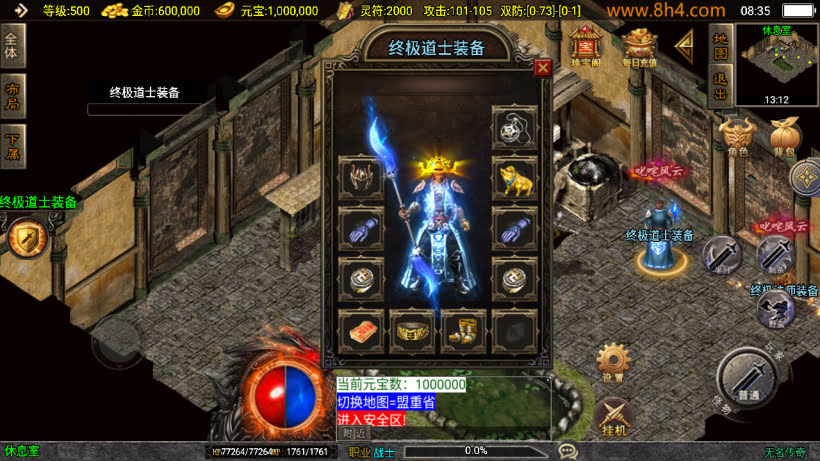The image size is (820, 461).
Task: Select the red charm item slot
Action: tap(360, 329)
